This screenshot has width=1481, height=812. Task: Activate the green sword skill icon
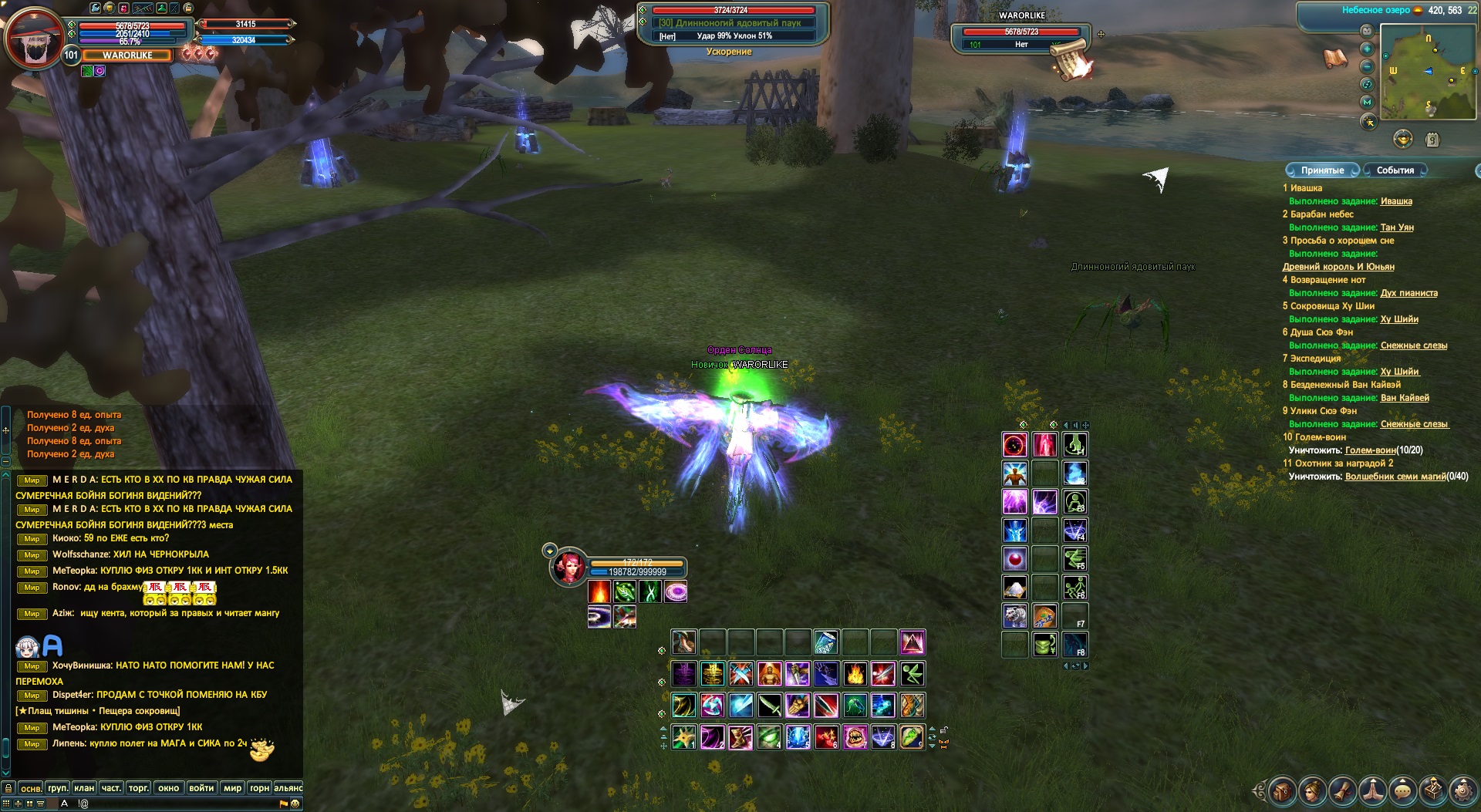tap(770, 706)
